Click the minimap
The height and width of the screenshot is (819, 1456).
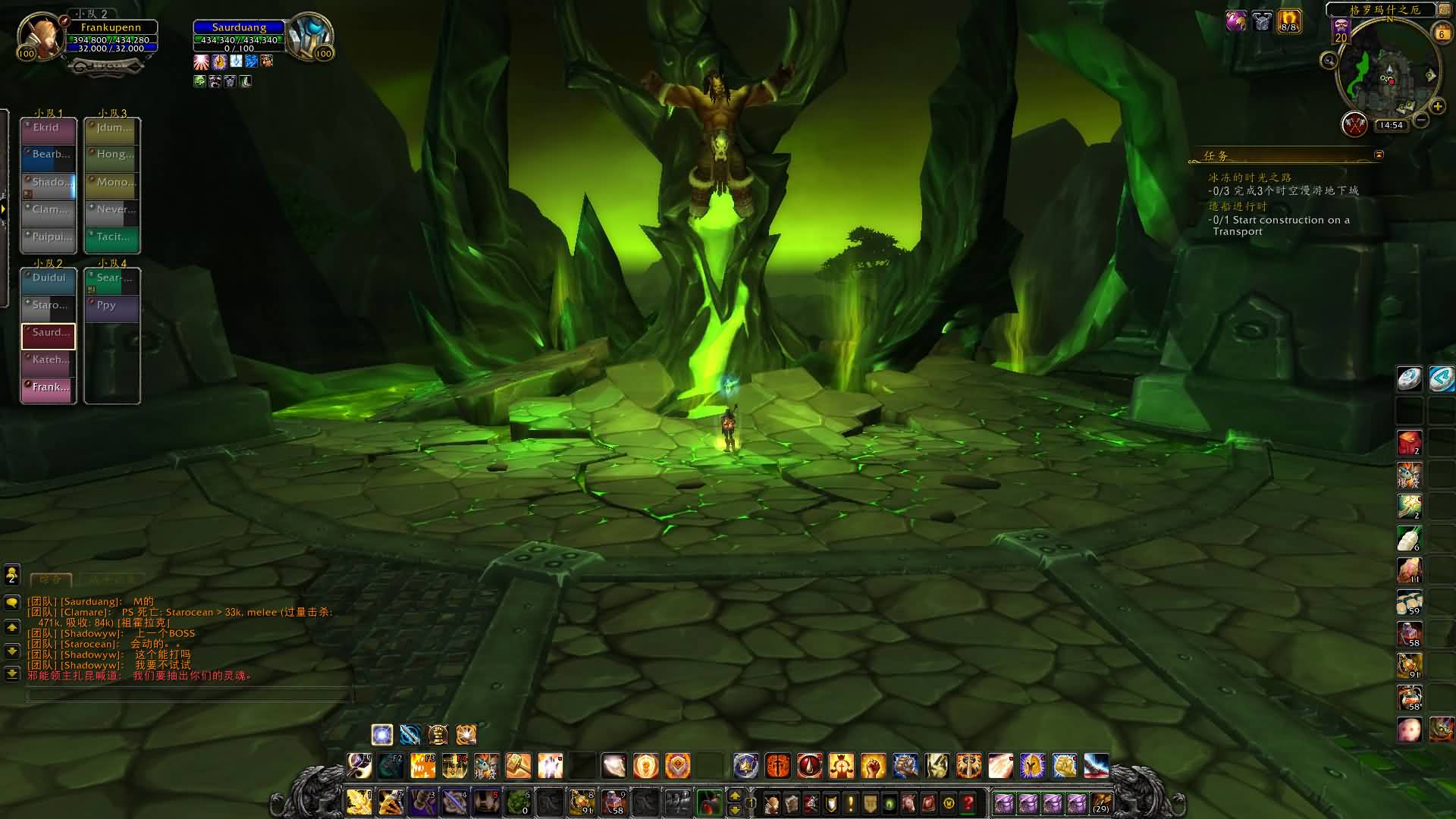pyautogui.click(x=1388, y=72)
